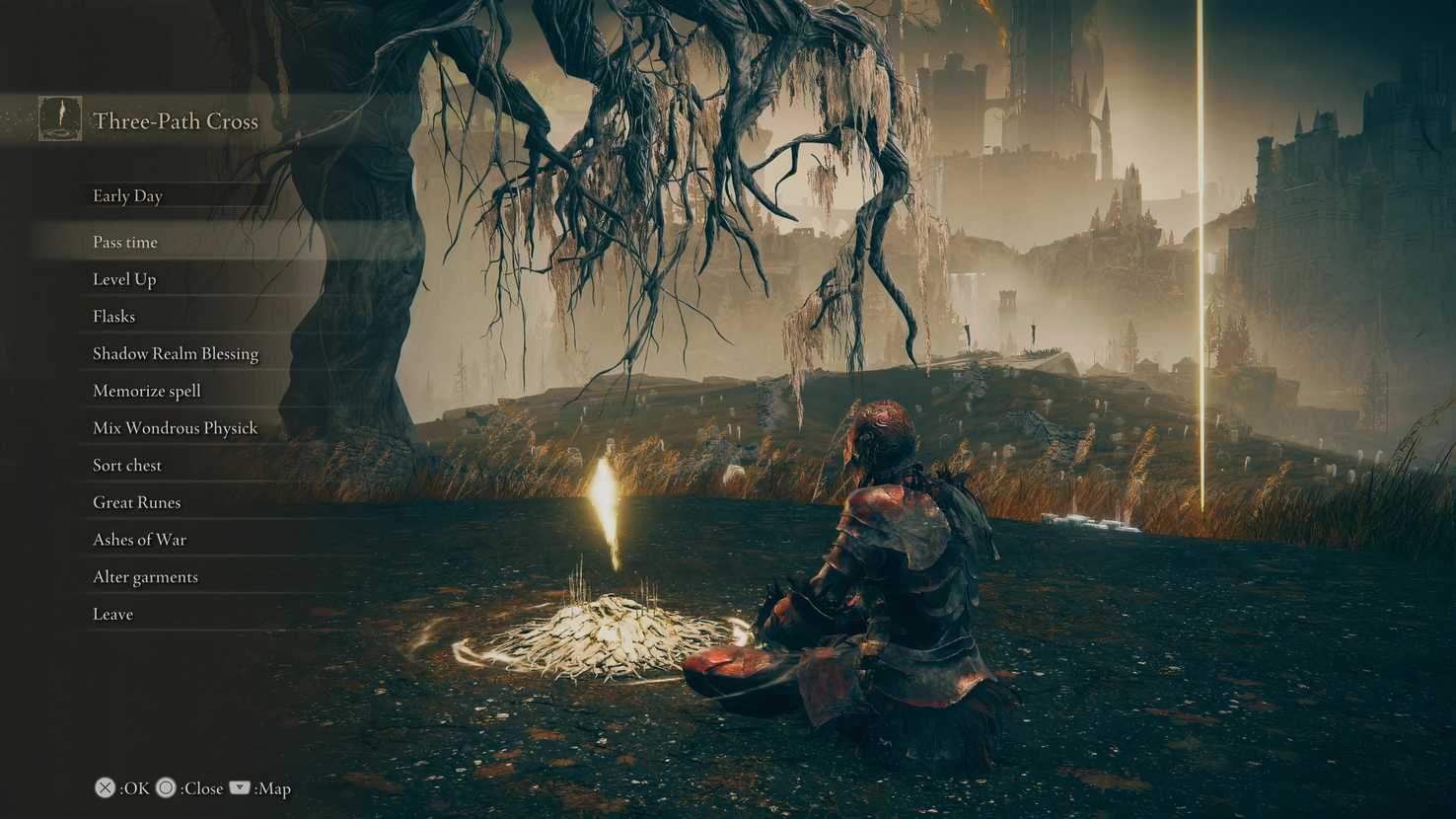
Task: Click the Three-Path Cross title text
Action: (175, 121)
